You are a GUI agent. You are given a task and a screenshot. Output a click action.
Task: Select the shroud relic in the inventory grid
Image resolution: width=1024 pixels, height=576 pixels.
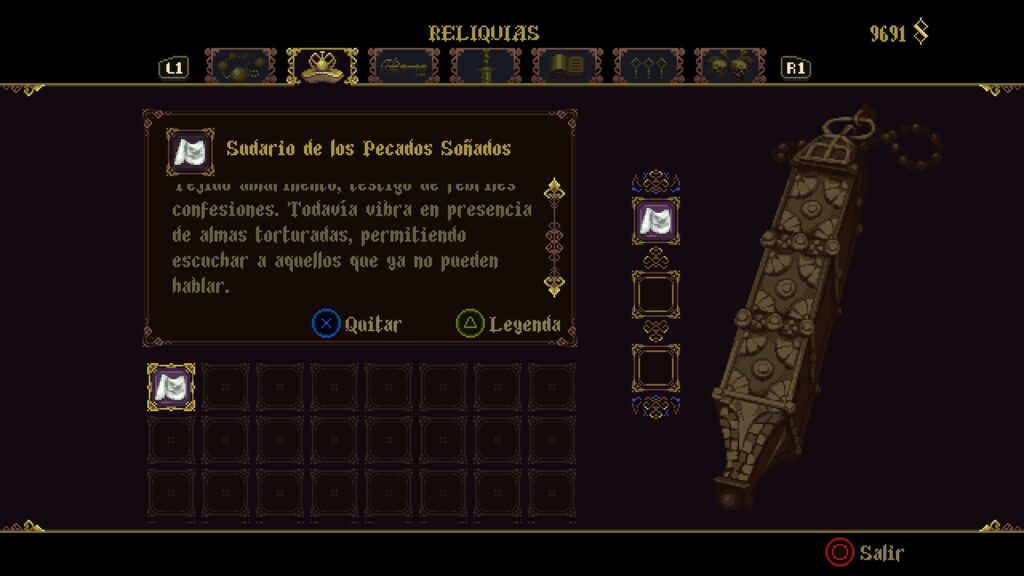[x=171, y=387]
